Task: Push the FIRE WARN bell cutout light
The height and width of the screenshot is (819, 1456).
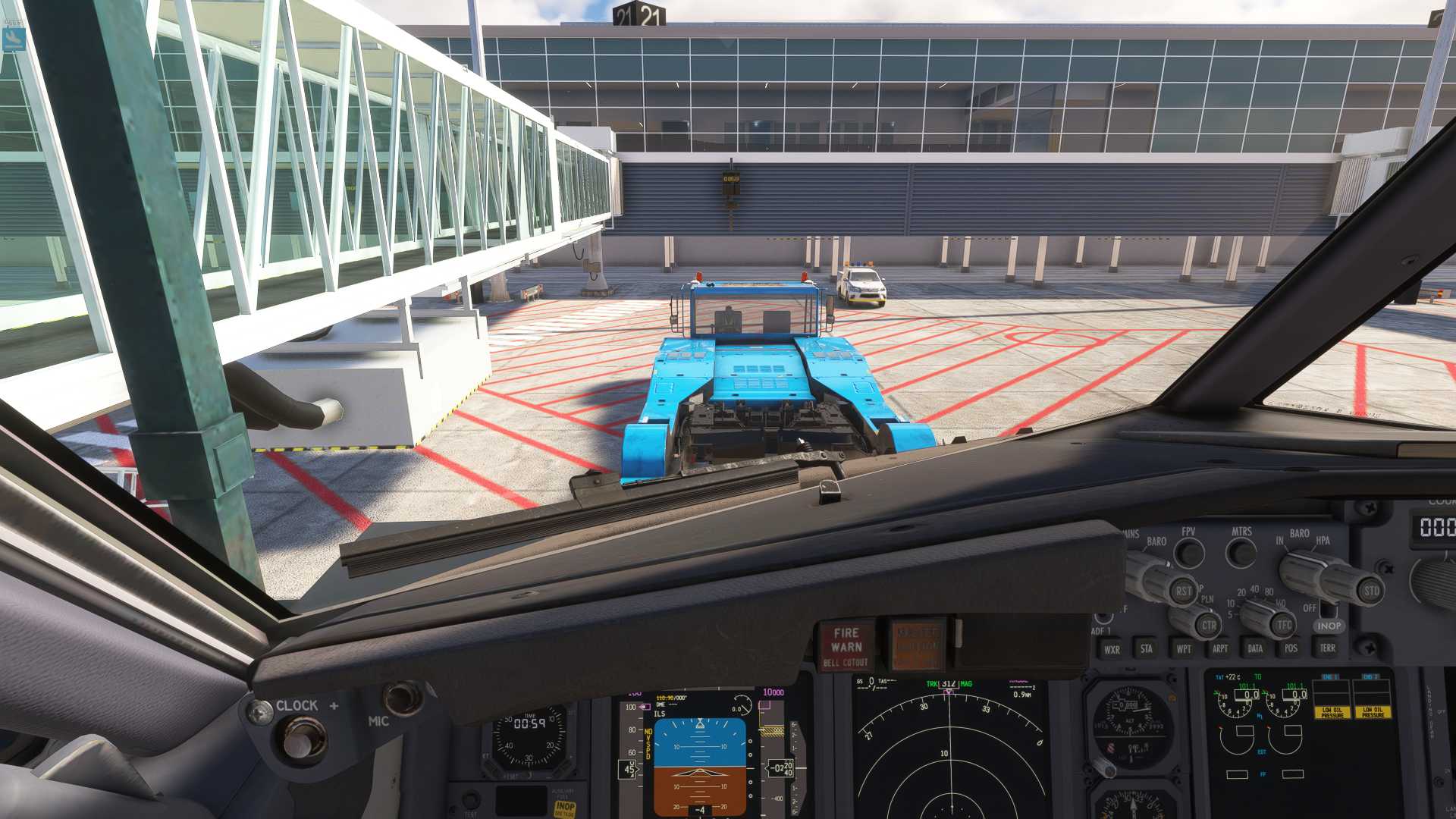Action: [846, 646]
